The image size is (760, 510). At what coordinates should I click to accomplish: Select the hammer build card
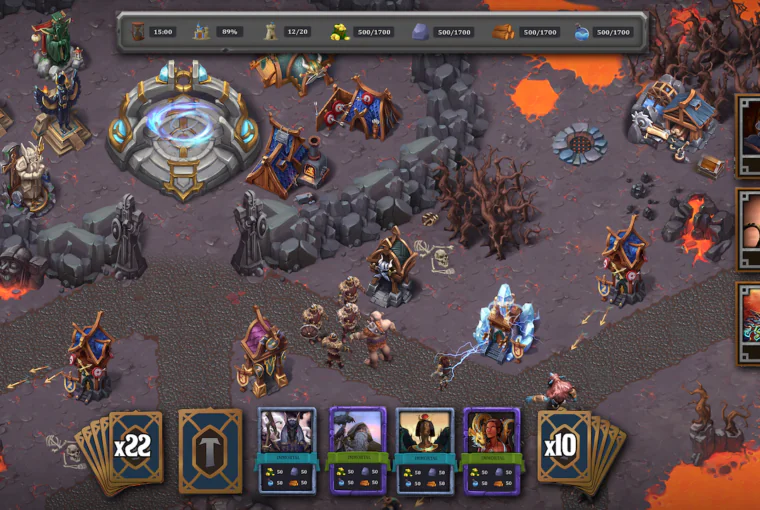210,450
